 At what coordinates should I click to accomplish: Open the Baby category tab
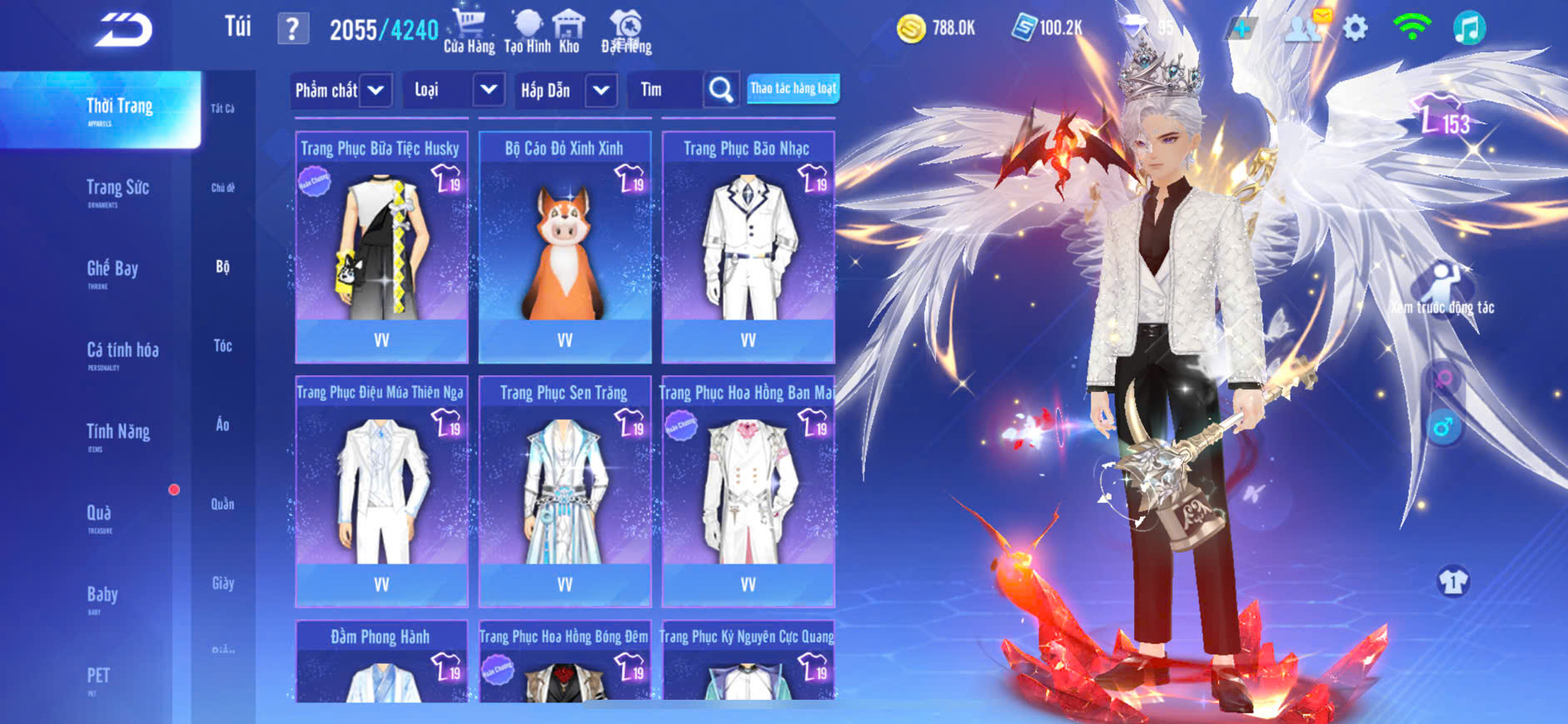[x=102, y=597]
